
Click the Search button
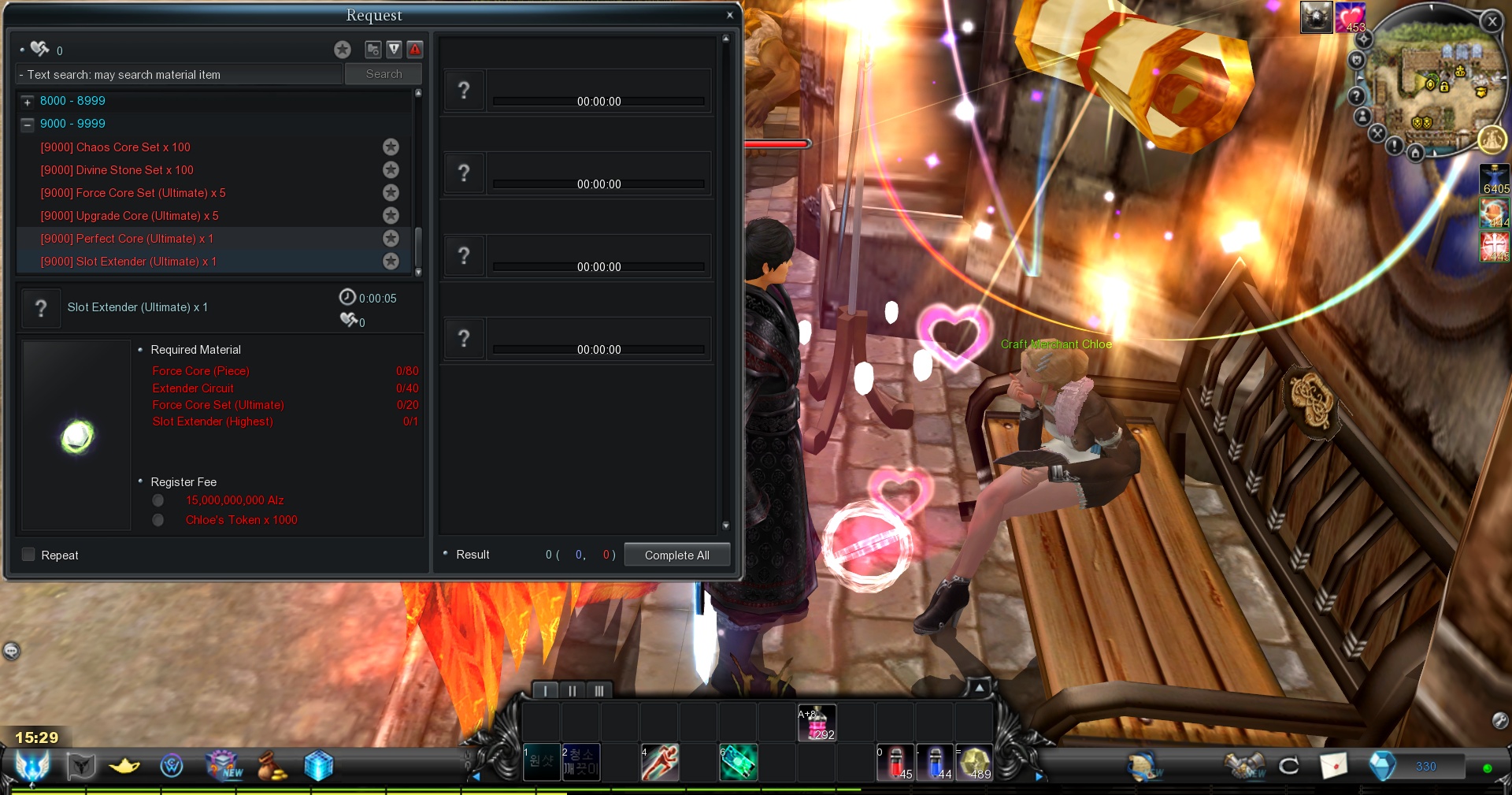(384, 74)
